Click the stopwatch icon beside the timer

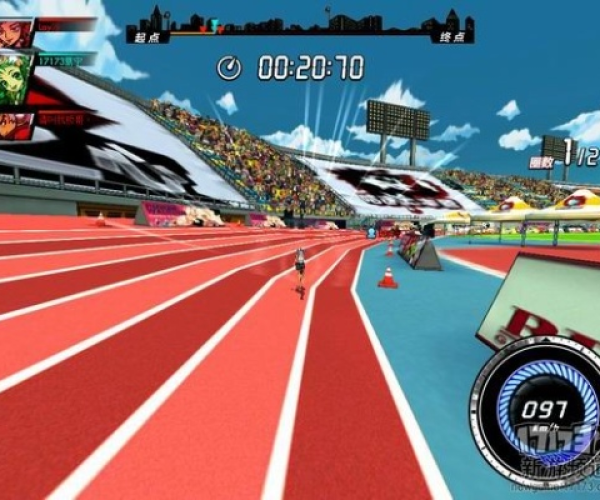230,68
